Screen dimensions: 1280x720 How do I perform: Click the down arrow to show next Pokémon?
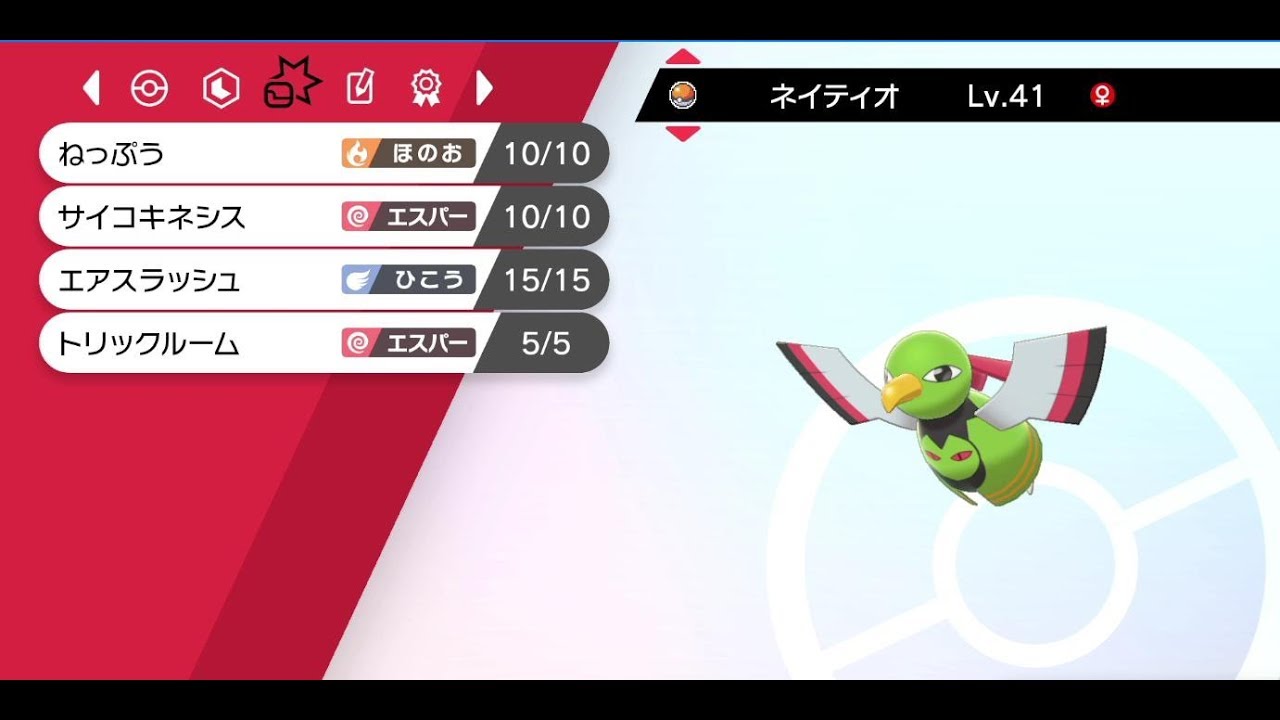click(684, 131)
